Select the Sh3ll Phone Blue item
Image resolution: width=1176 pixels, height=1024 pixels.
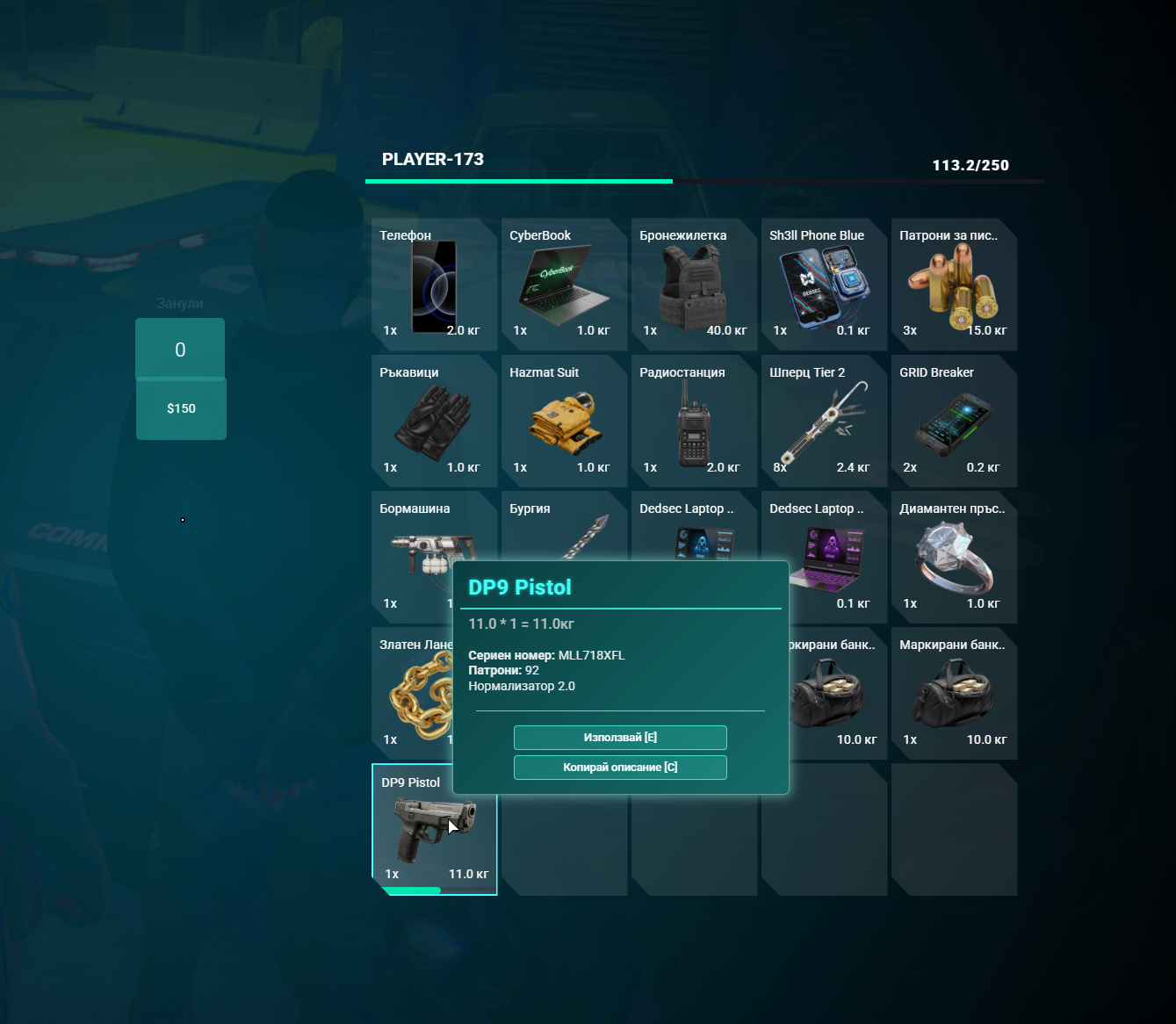pos(824,285)
